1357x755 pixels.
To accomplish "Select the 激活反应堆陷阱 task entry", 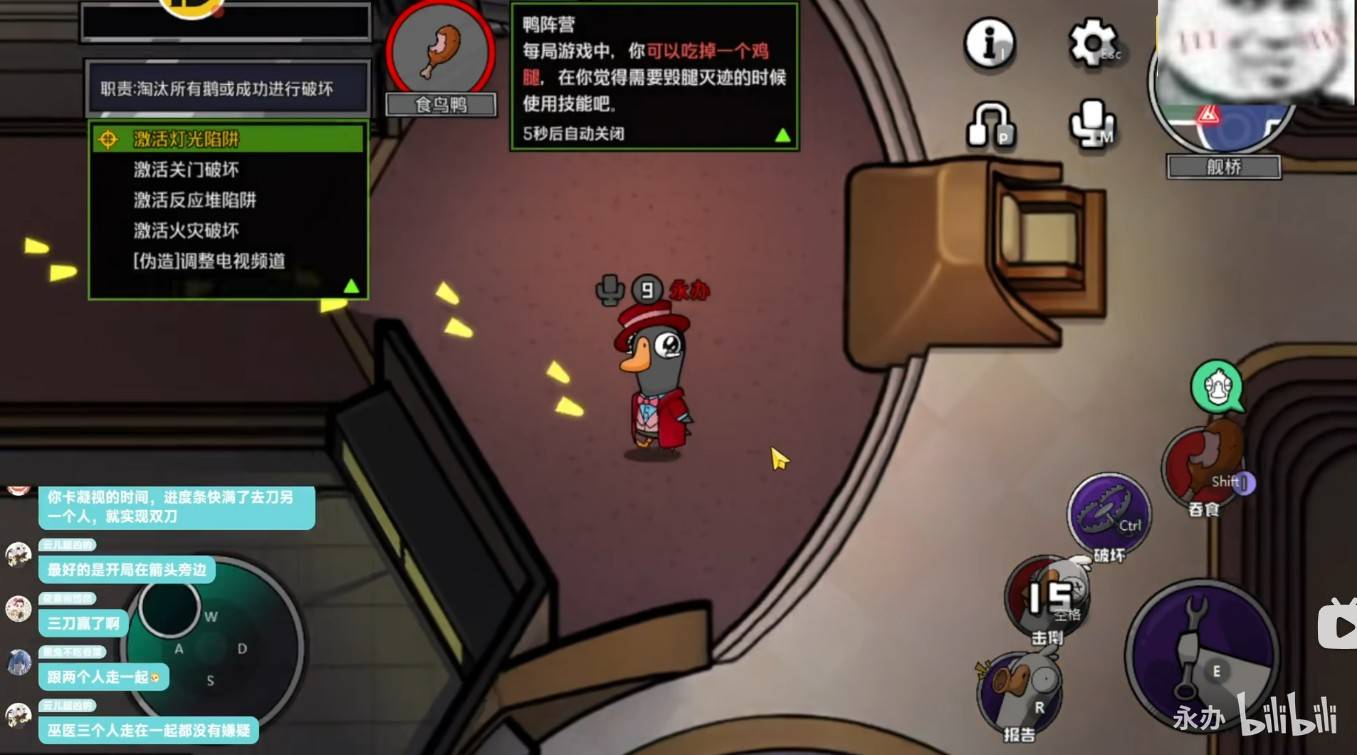I will (196, 200).
